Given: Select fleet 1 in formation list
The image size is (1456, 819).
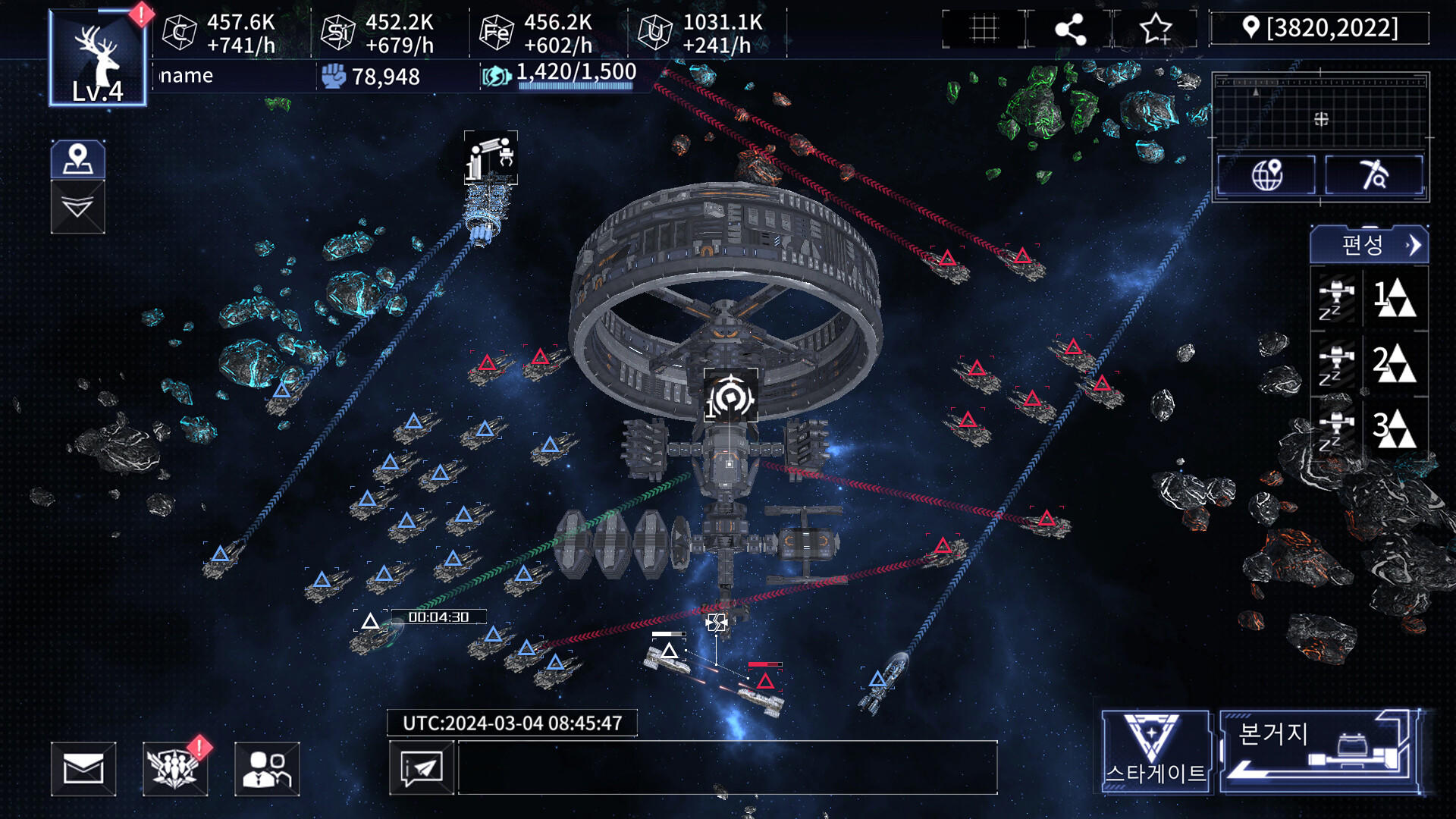Looking at the screenshot, I should [1370, 298].
